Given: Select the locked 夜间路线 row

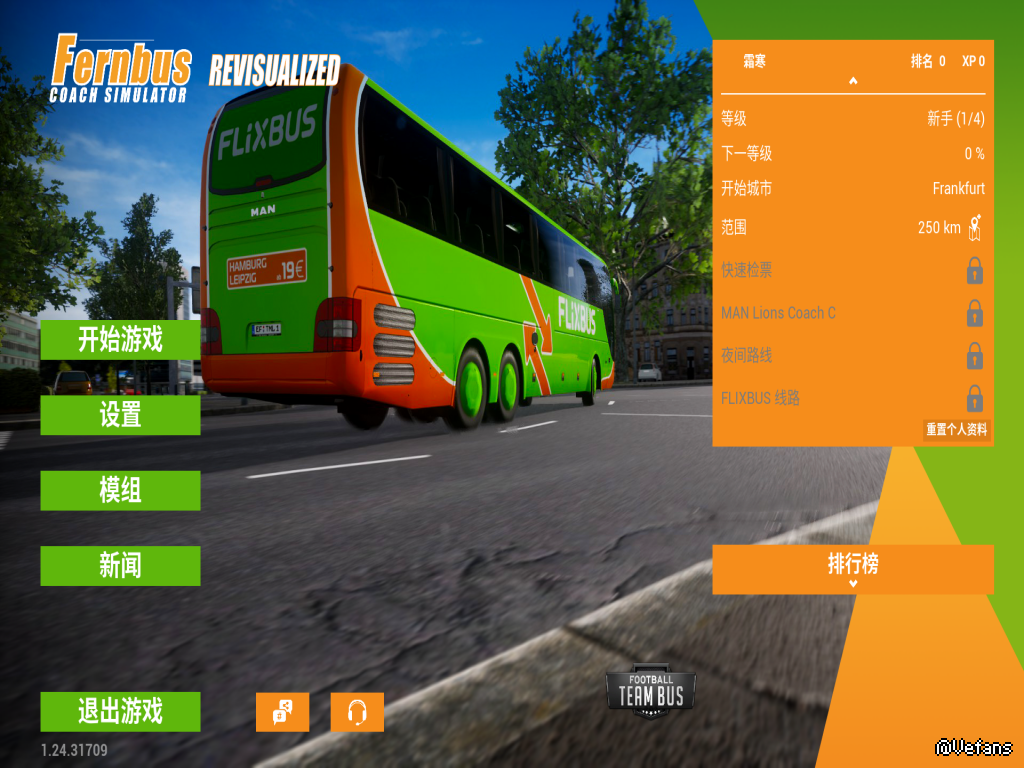Looking at the screenshot, I should point(852,355).
